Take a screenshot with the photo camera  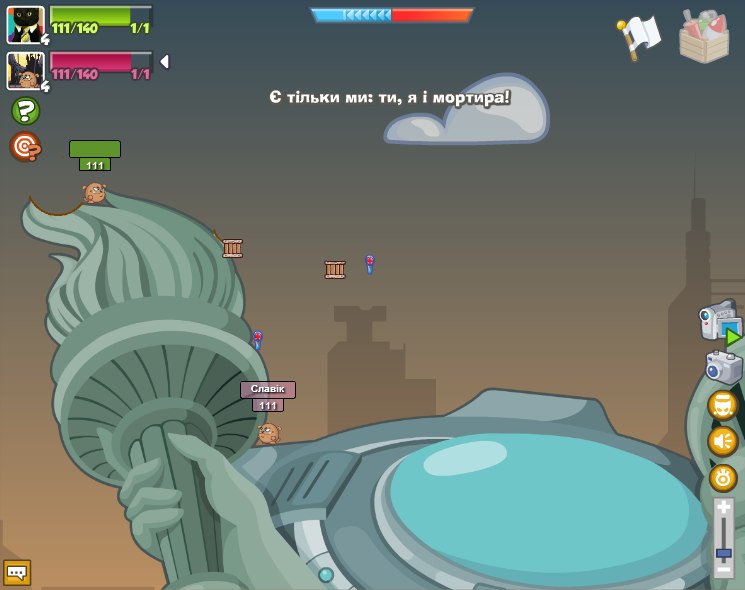(723, 367)
